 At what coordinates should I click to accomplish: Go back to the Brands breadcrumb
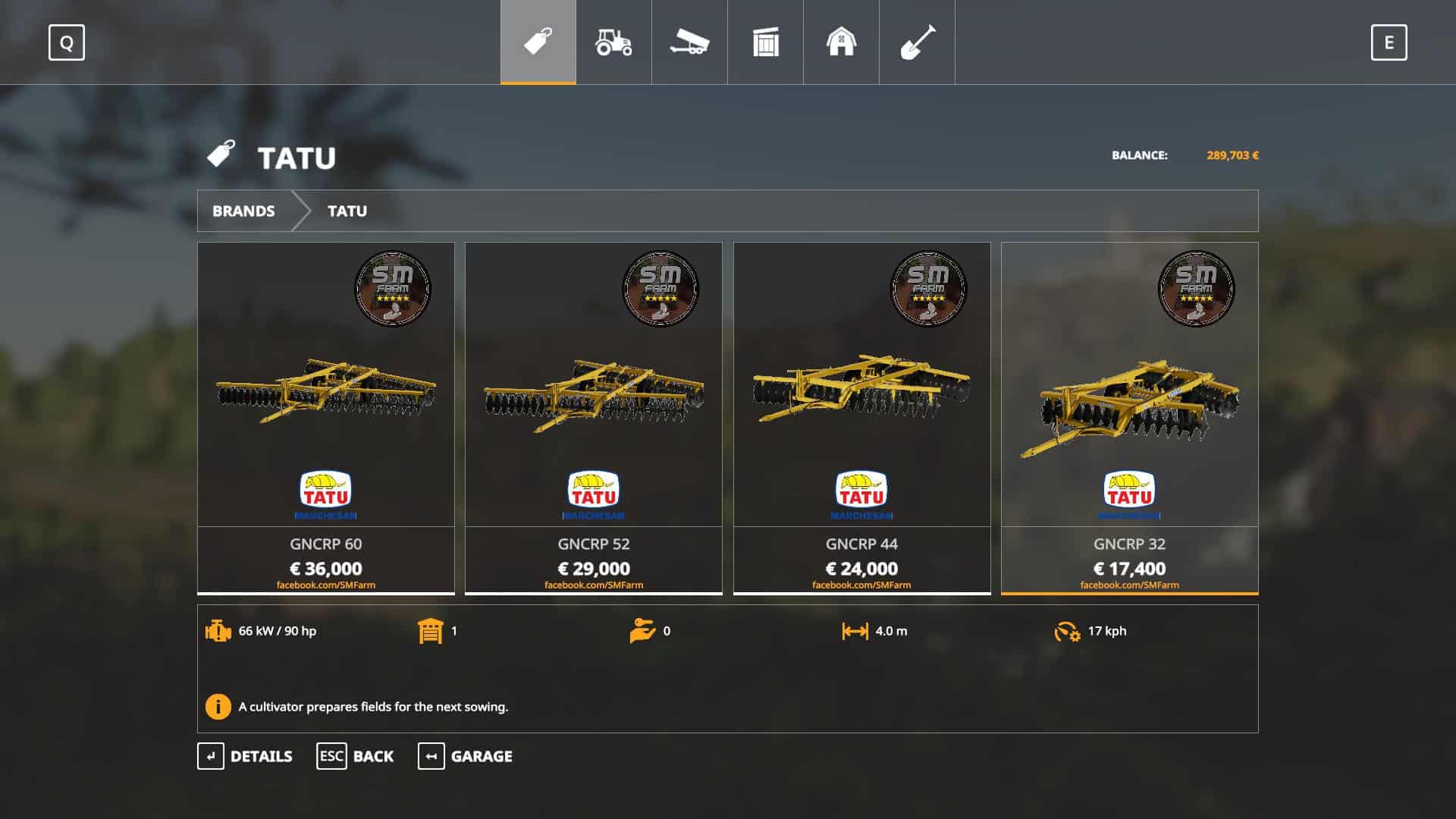click(243, 211)
